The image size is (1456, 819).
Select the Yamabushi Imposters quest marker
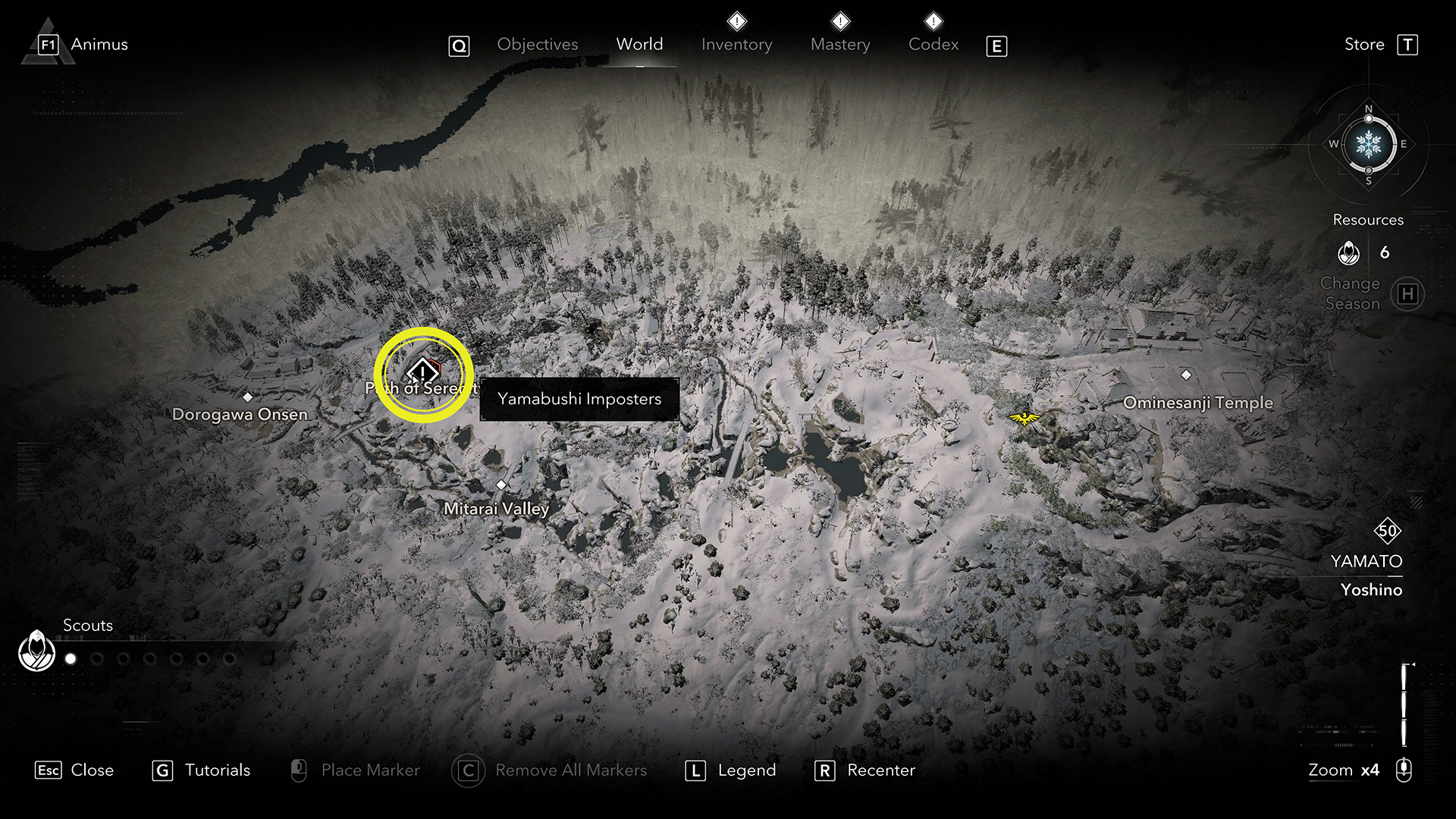click(422, 372)
